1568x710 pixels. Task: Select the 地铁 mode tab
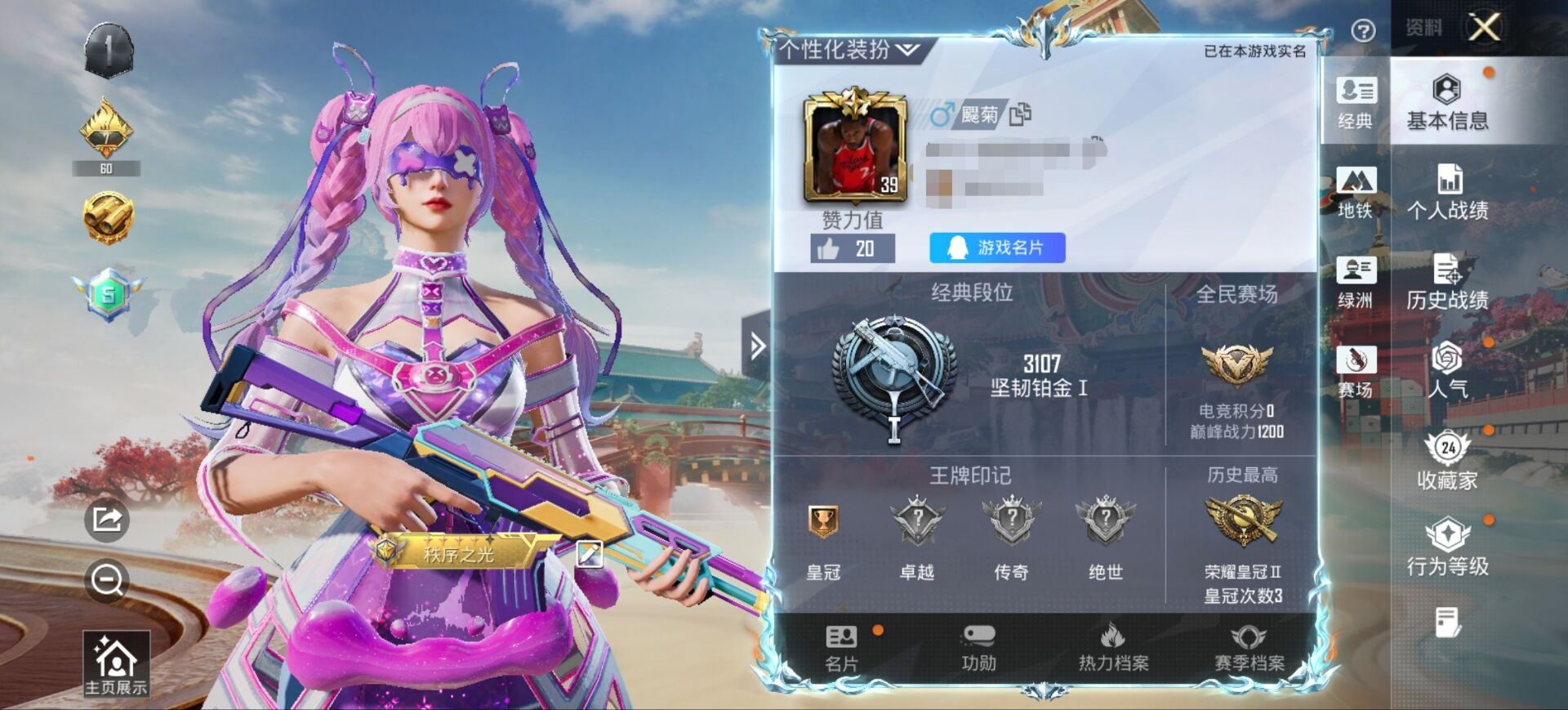tap(1356, 192)
